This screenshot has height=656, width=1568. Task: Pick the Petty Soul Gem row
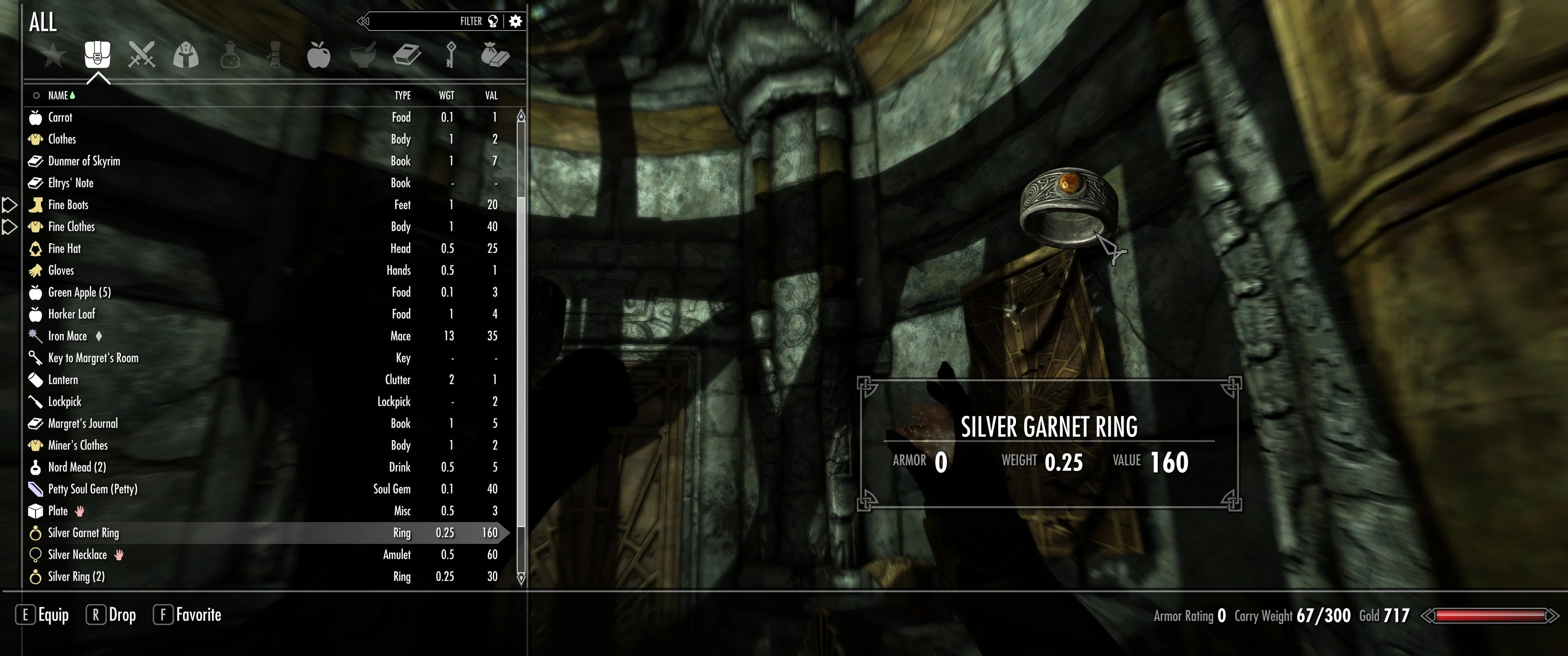pyautogui.click(x=93, y=489)
